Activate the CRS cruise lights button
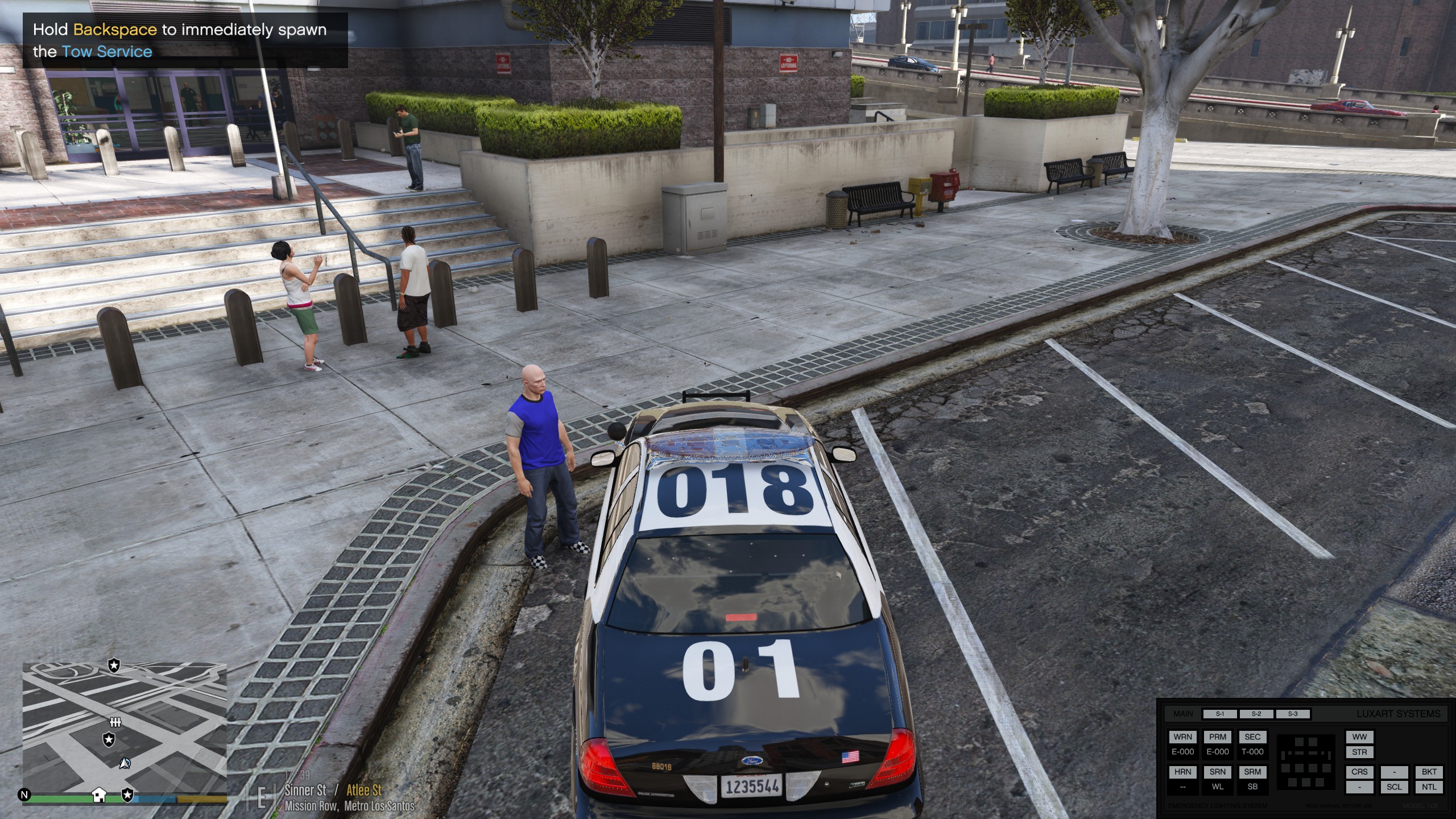Screen dimensions: 1456x819 [x=1359, y=772]
